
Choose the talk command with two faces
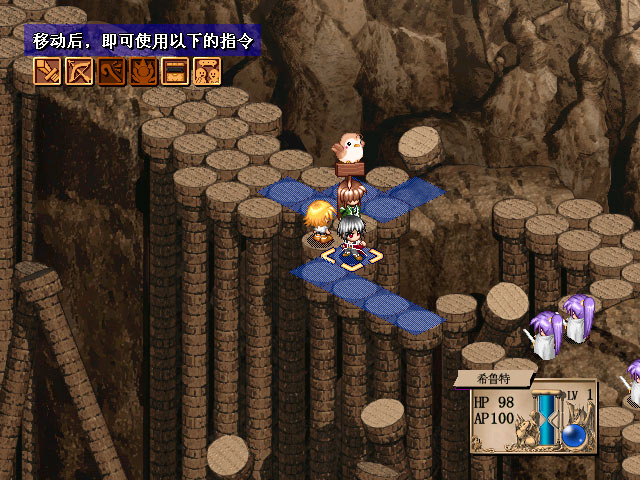(x=207, y=72)
